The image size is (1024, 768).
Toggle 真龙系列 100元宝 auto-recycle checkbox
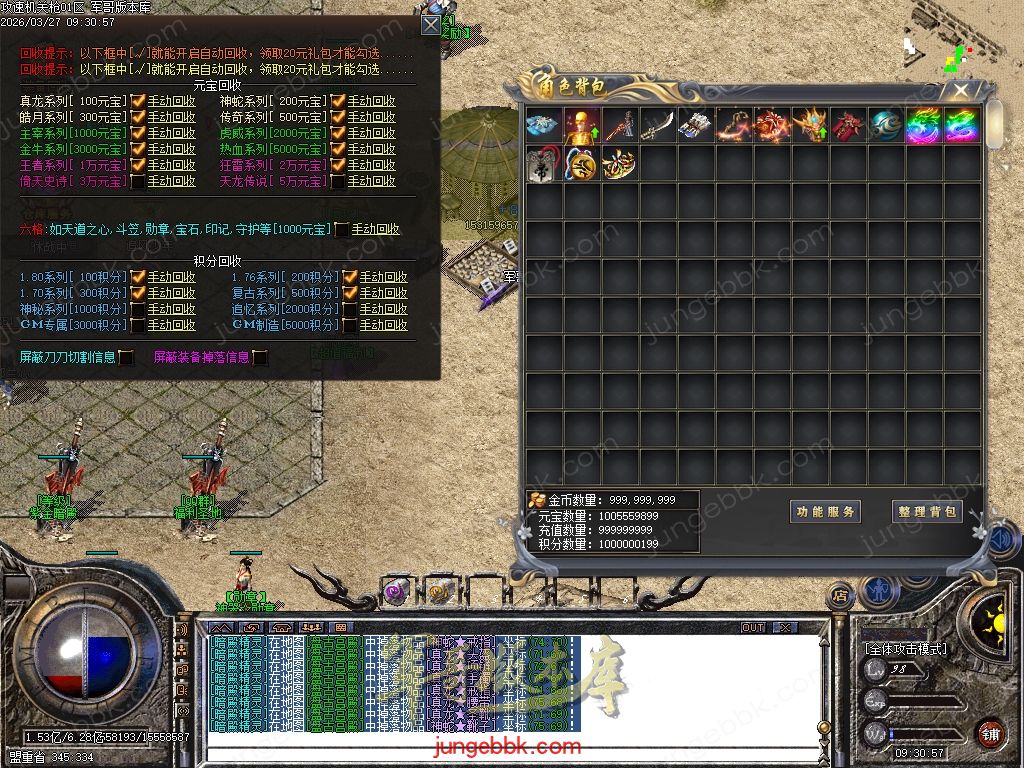tap(139, 101)
